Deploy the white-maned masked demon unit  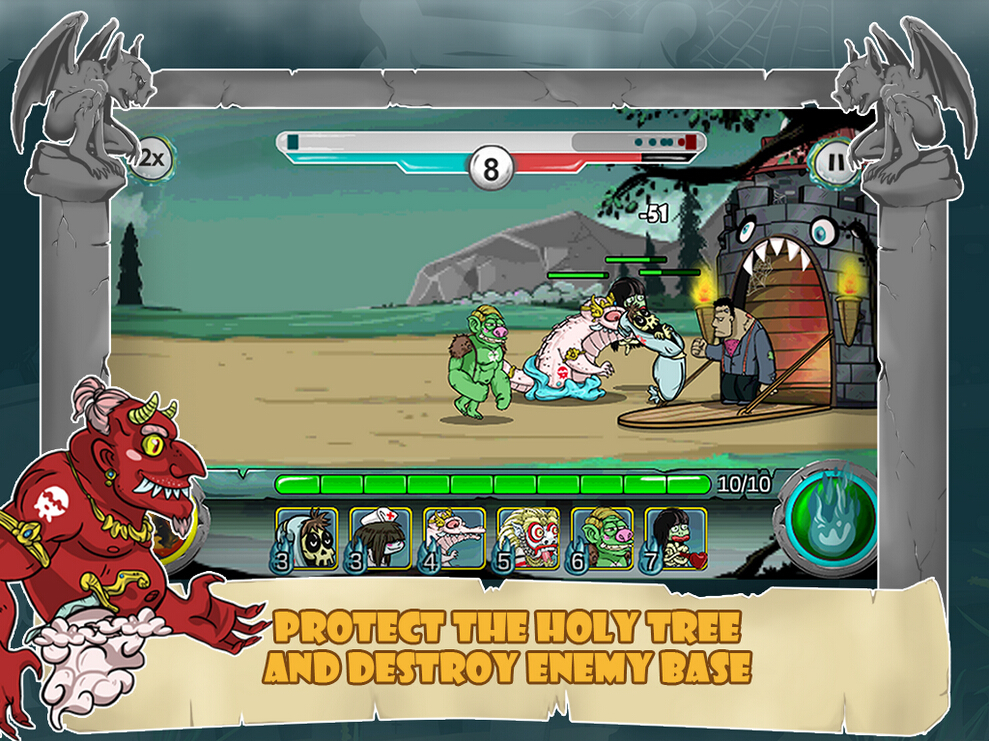[x=528, y=539]
